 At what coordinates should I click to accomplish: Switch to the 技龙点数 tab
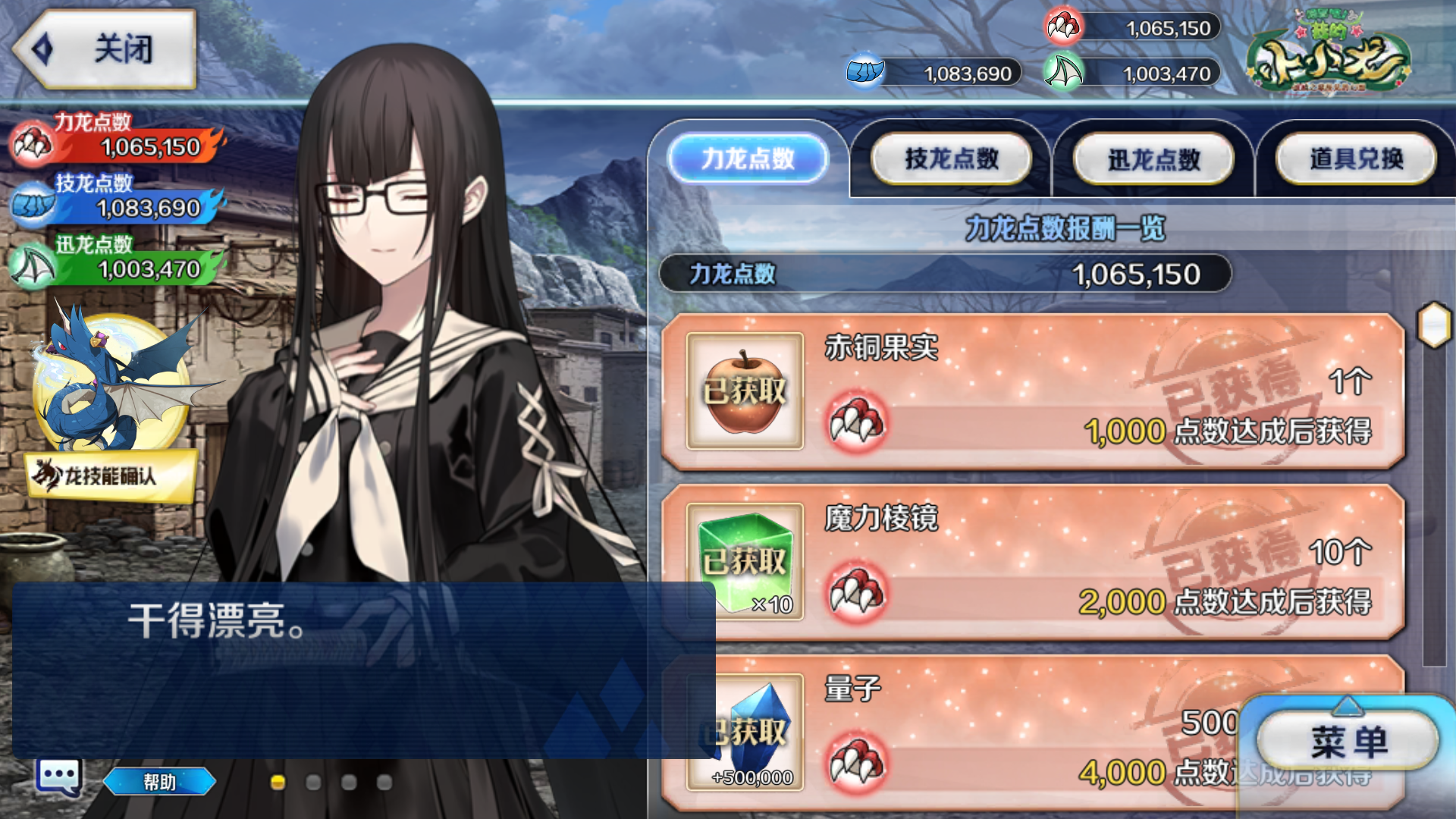(950, 158)
